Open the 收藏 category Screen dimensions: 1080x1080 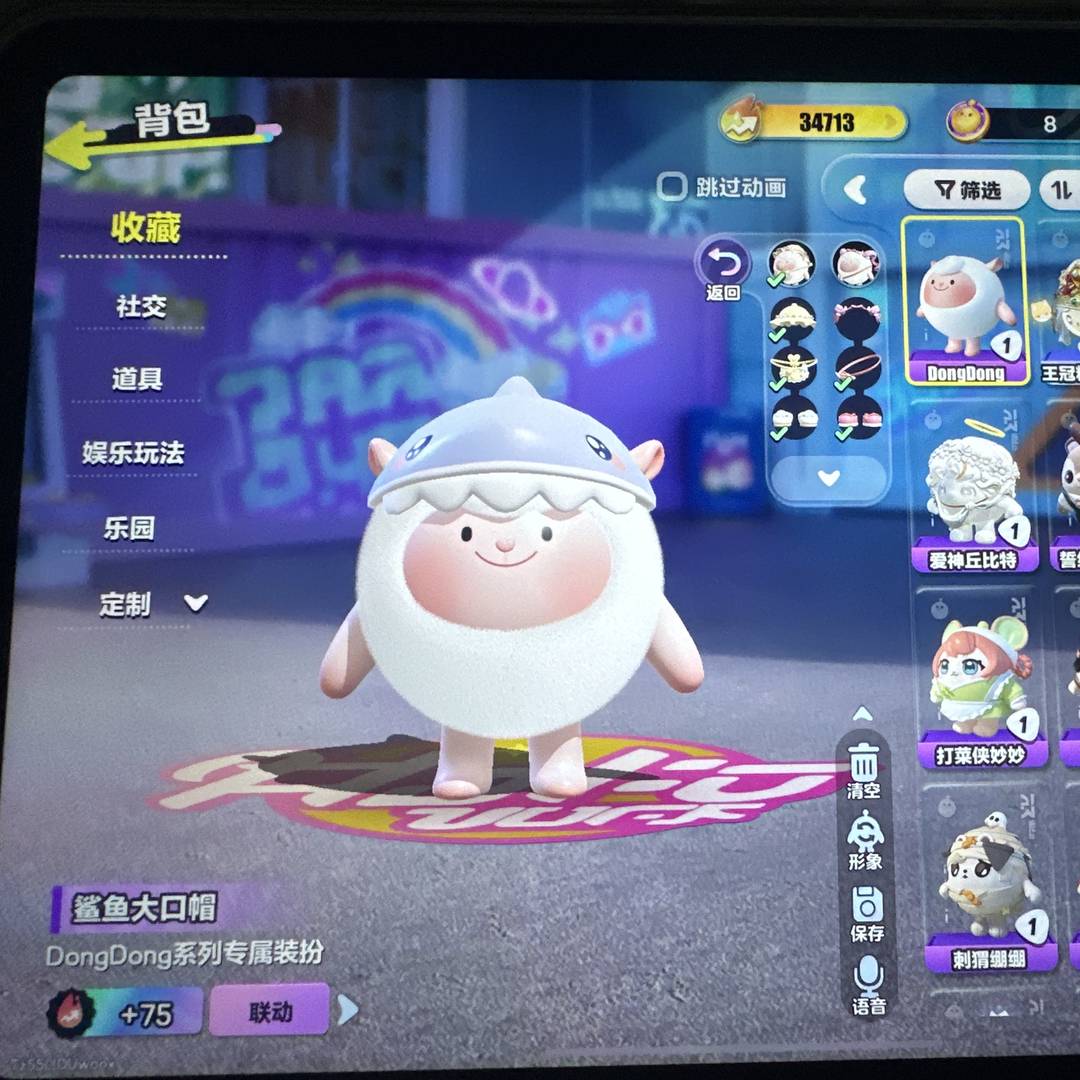coord(146,228)
